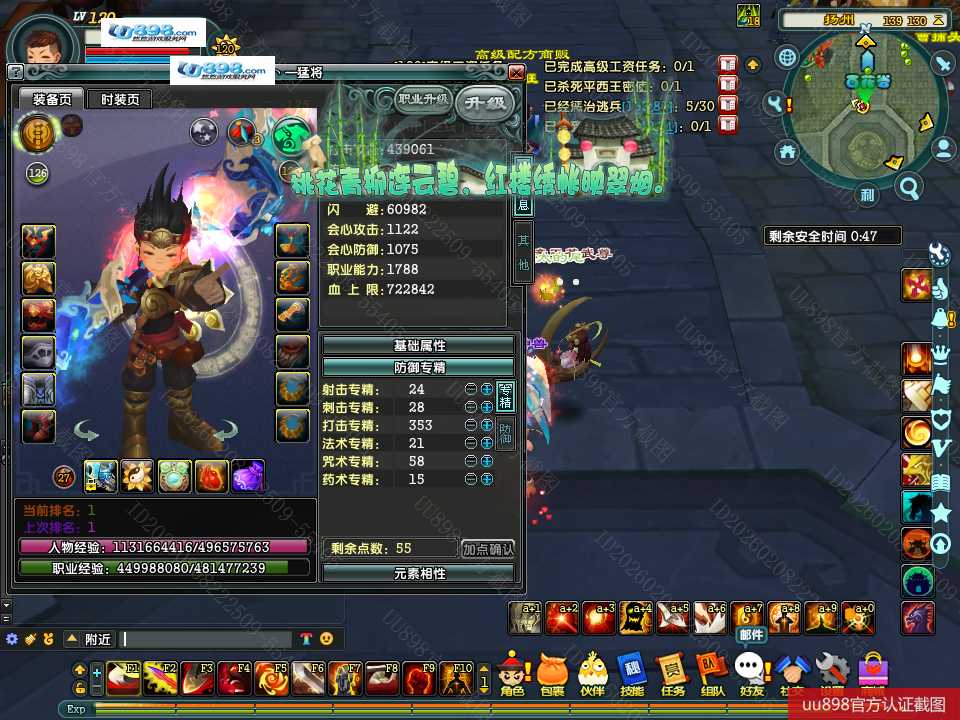
Task: Open 职业升级 class upgrade
Action: [423, 100]
